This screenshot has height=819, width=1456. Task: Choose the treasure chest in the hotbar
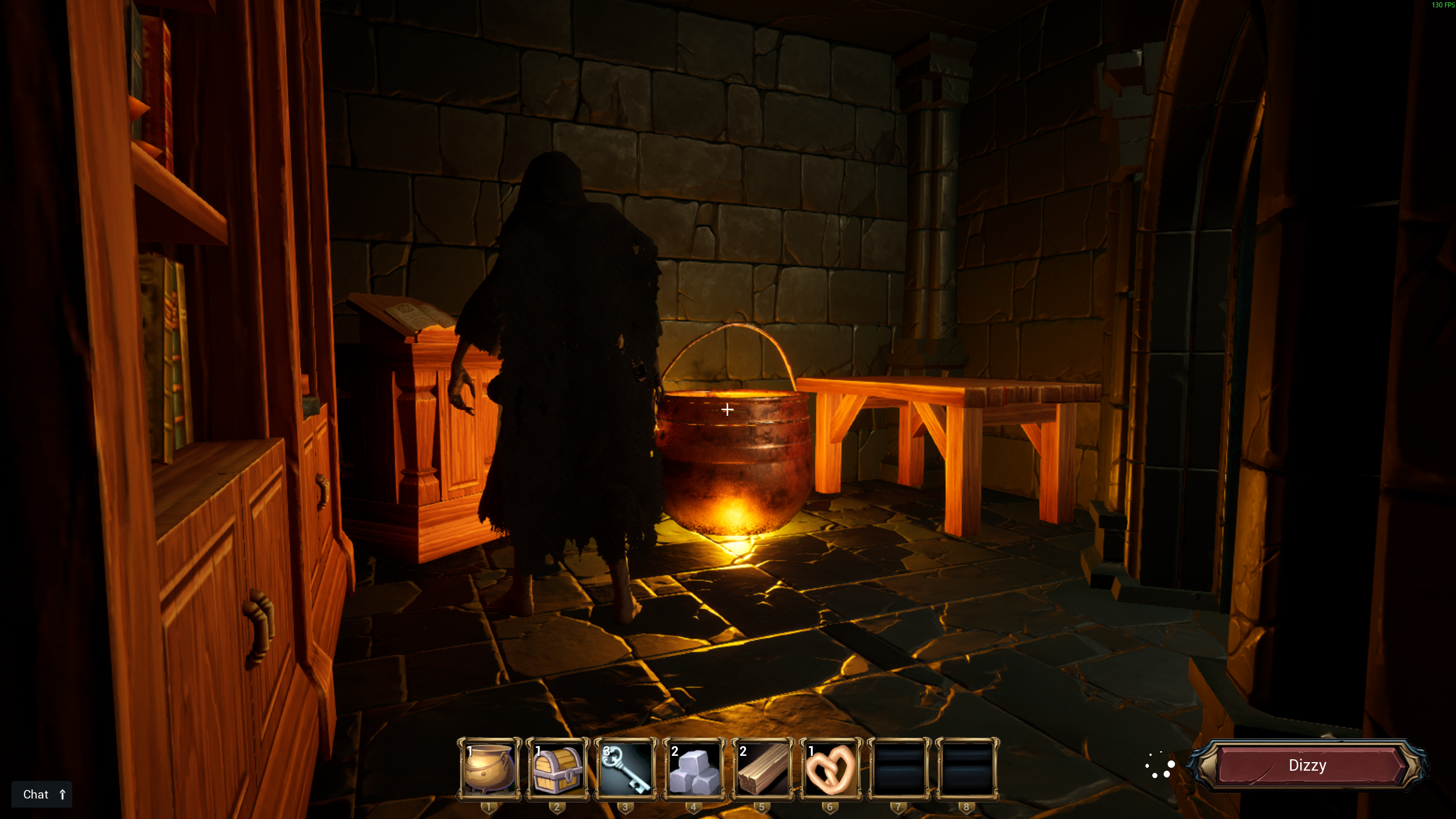[x=557, y=769]
